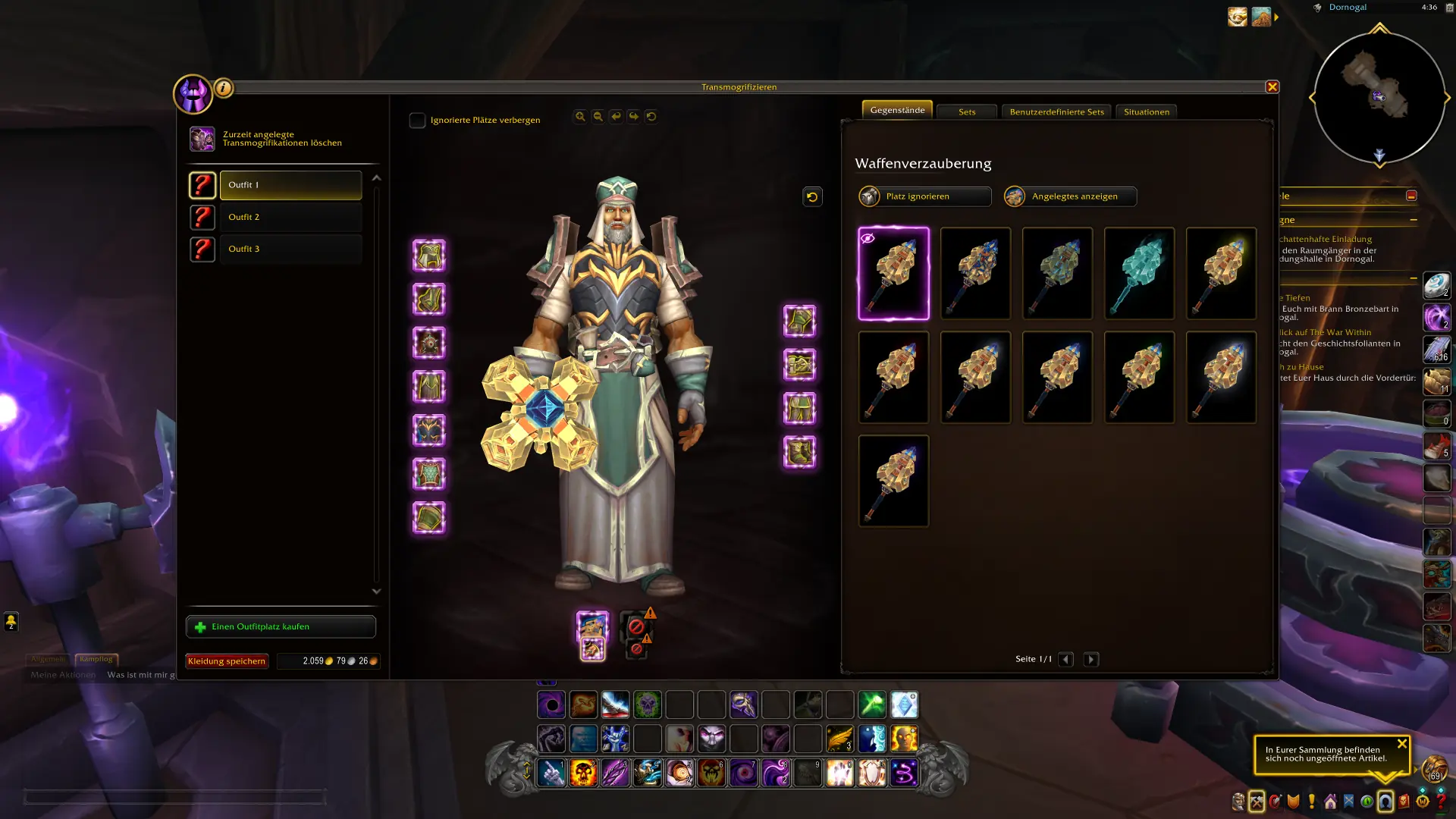Image resolution: width=1456 pixels, height=819 pixels.
Task: Collapse the Kampagne section in the quest tracker
Action: pyautogui.click(x=1411, y=220)
